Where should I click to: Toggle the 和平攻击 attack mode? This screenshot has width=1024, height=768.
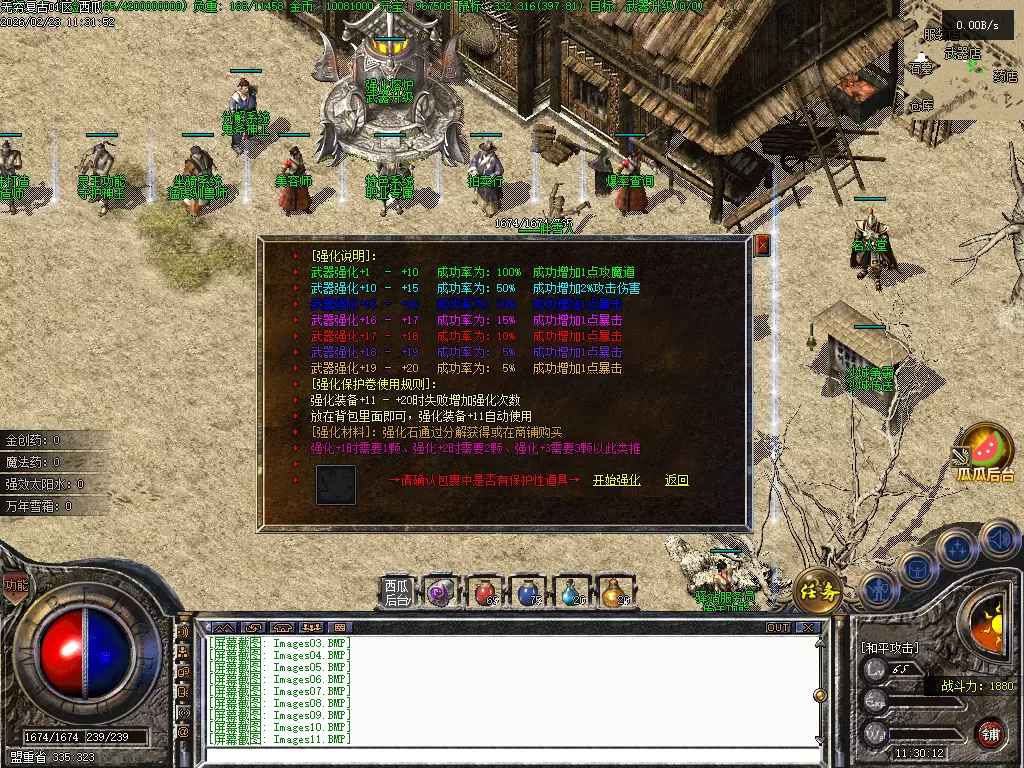pos(887,648)
